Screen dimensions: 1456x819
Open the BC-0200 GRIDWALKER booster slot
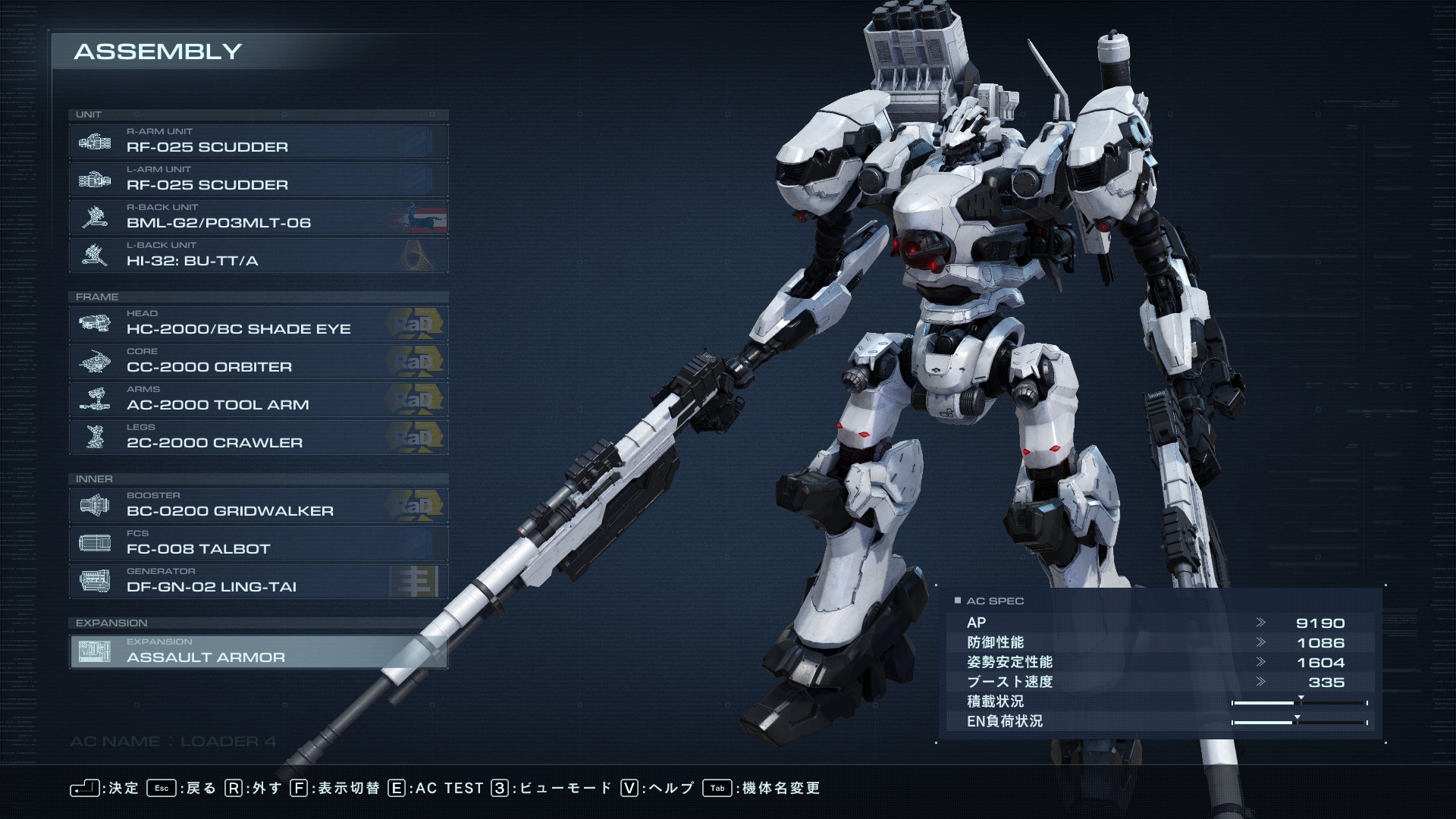(258, 505)
